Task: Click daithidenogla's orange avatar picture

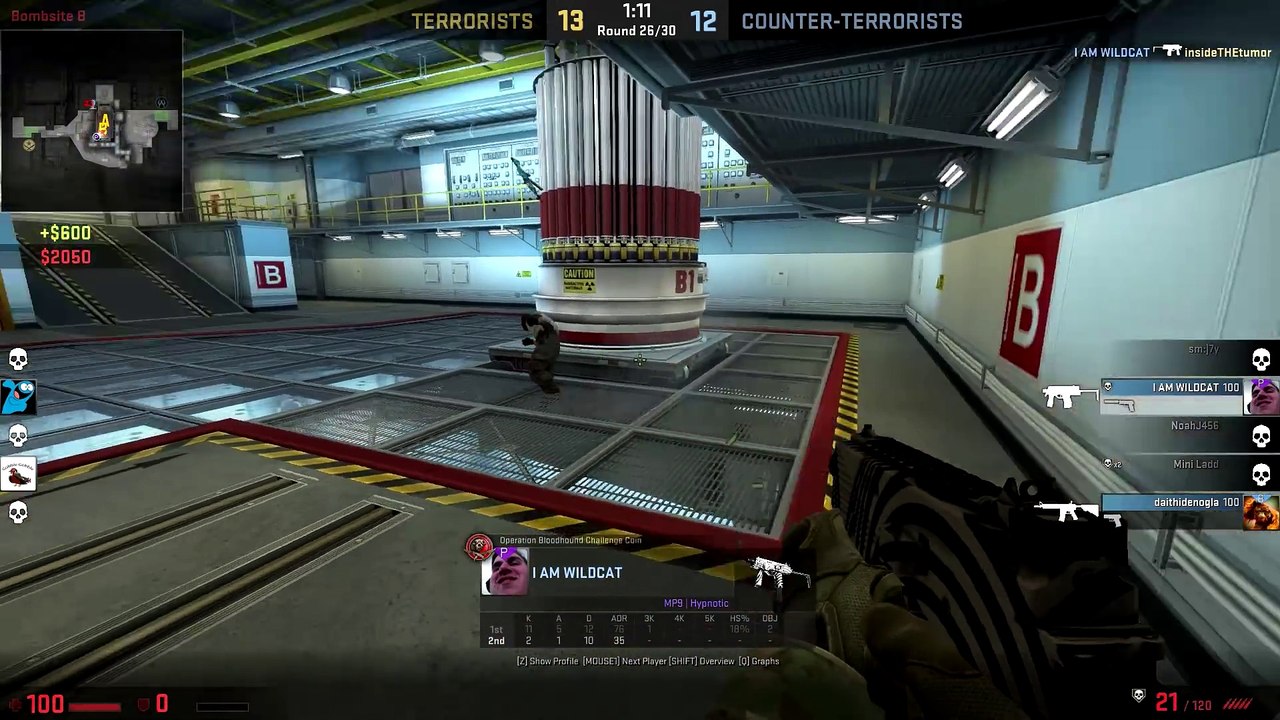Action: (x=1260, y=512)
